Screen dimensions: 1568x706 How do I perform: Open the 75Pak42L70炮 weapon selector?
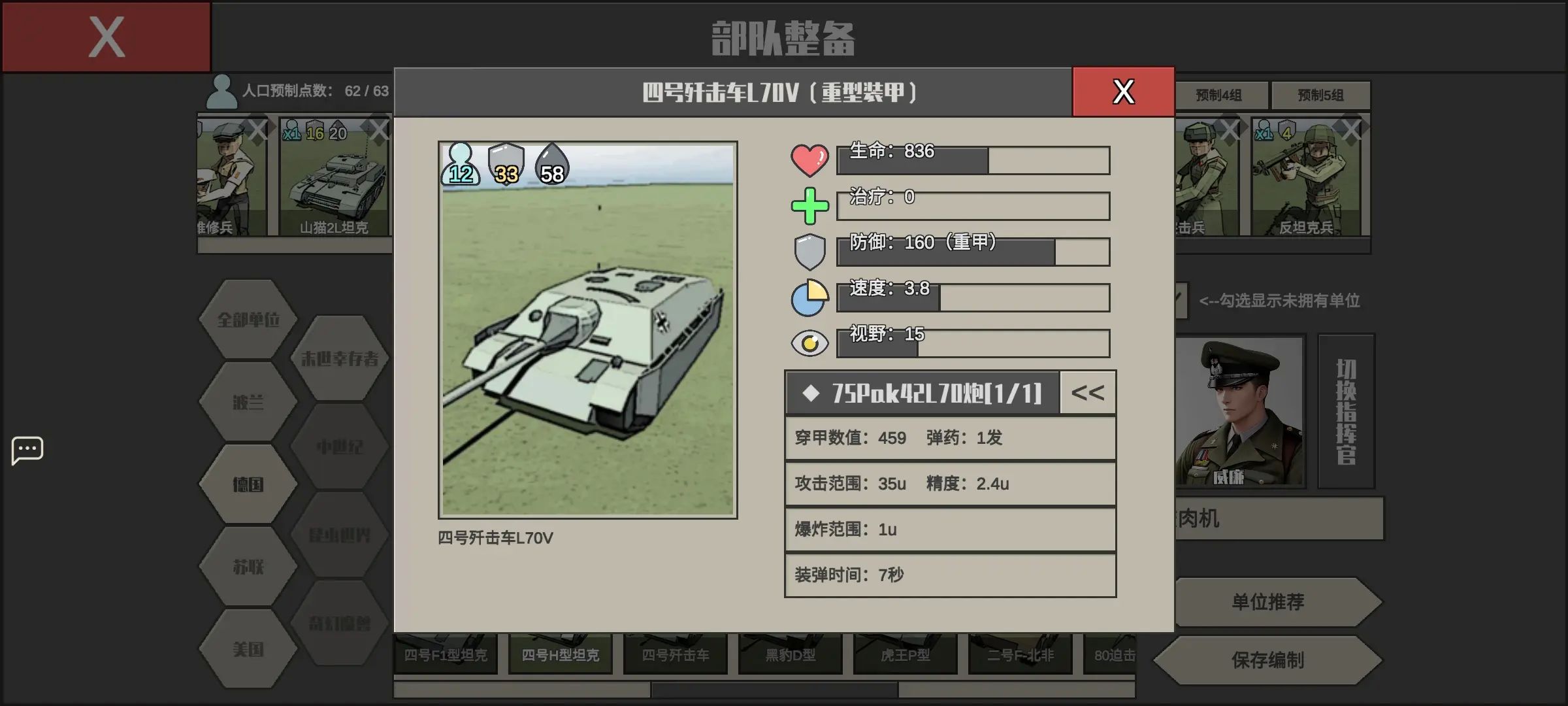tap(921, 392)
